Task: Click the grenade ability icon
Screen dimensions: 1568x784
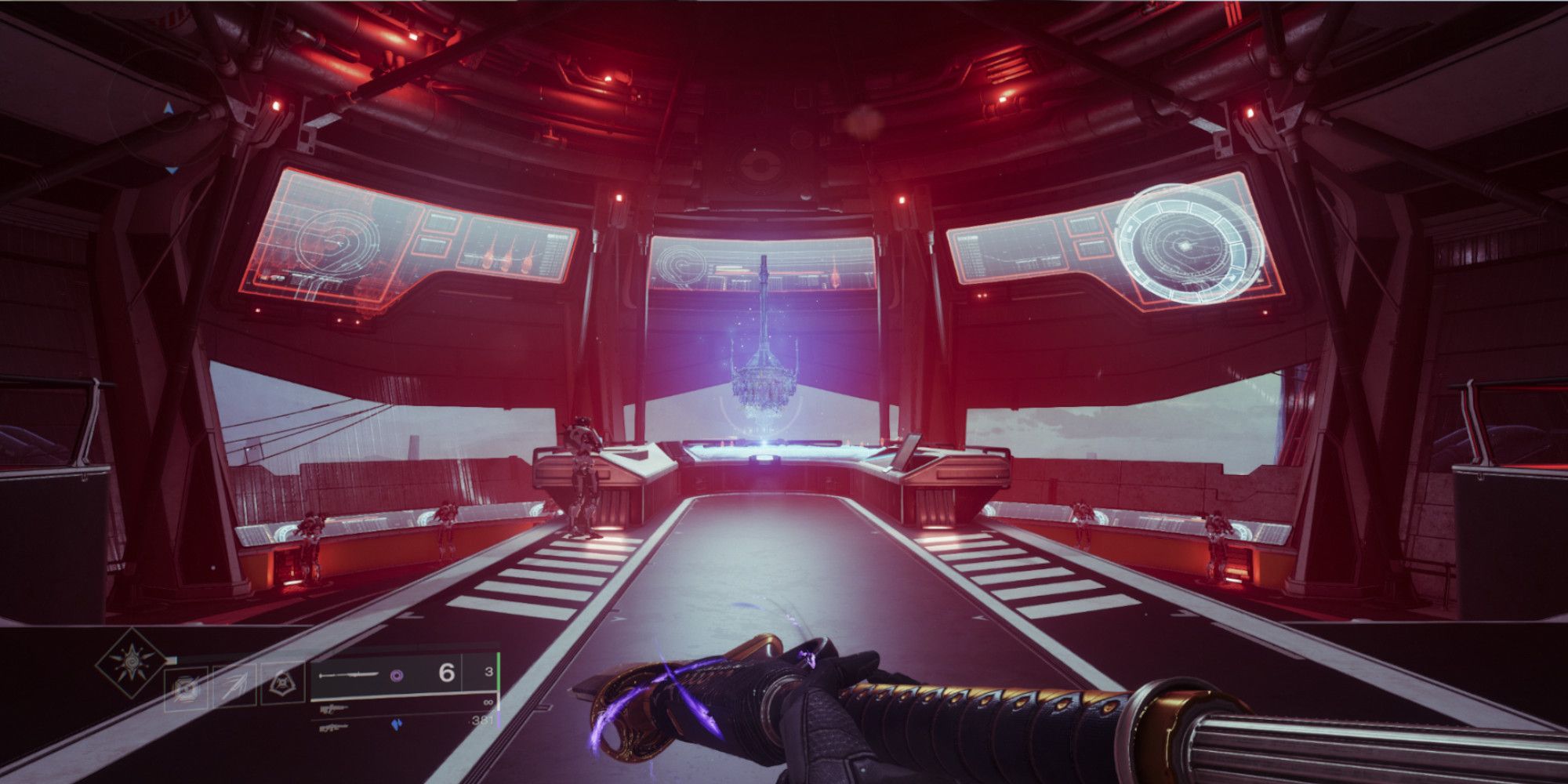Action: [187, 686]
